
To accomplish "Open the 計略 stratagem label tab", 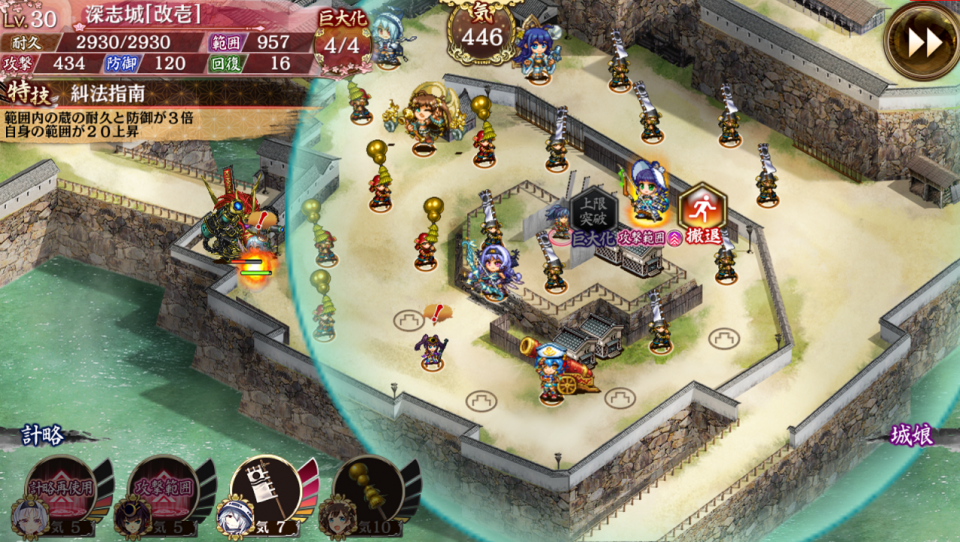I will pyautogui.click(x=43, y=436).
